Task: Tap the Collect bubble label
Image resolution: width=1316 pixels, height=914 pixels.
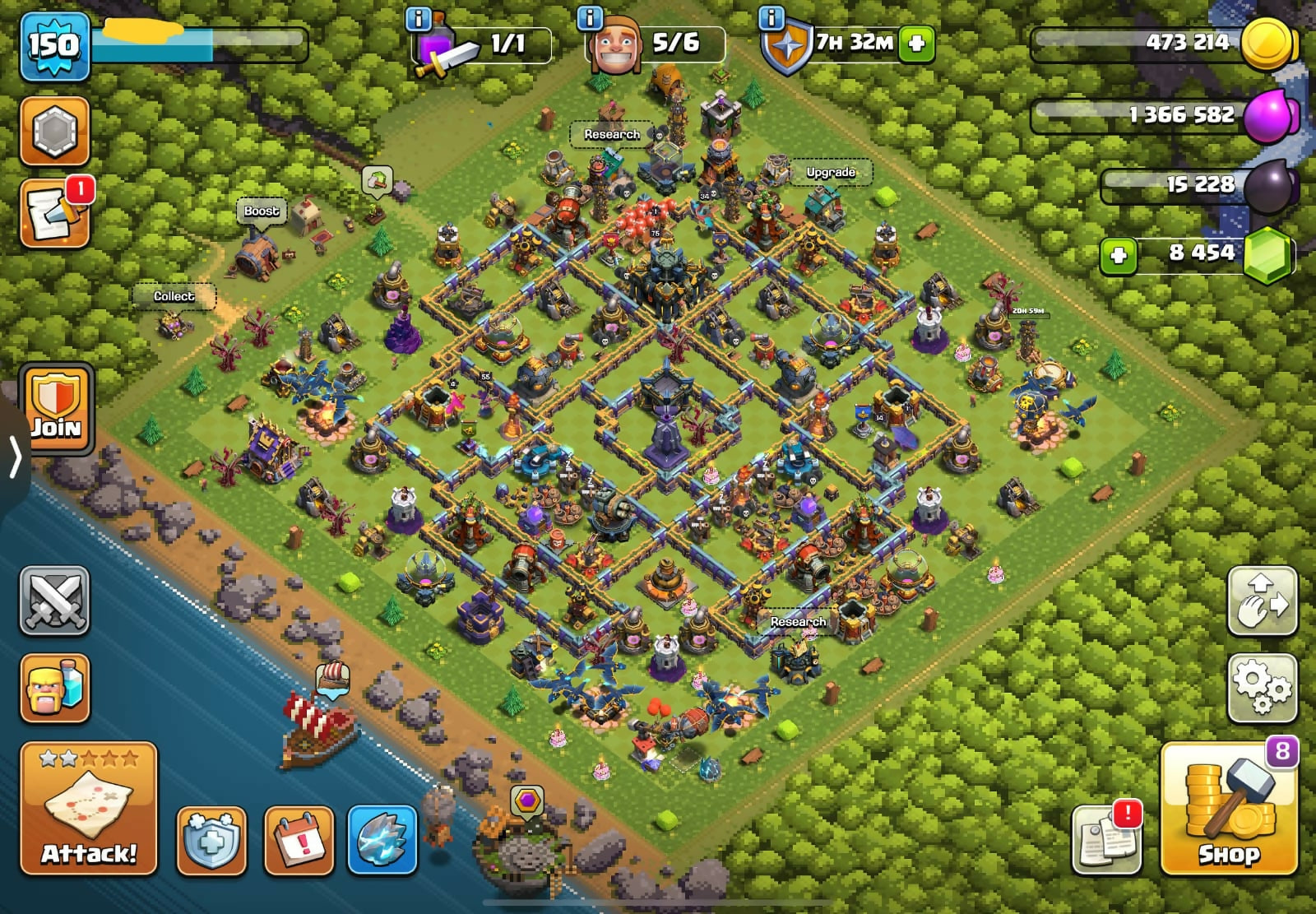Action: (174, 296)
